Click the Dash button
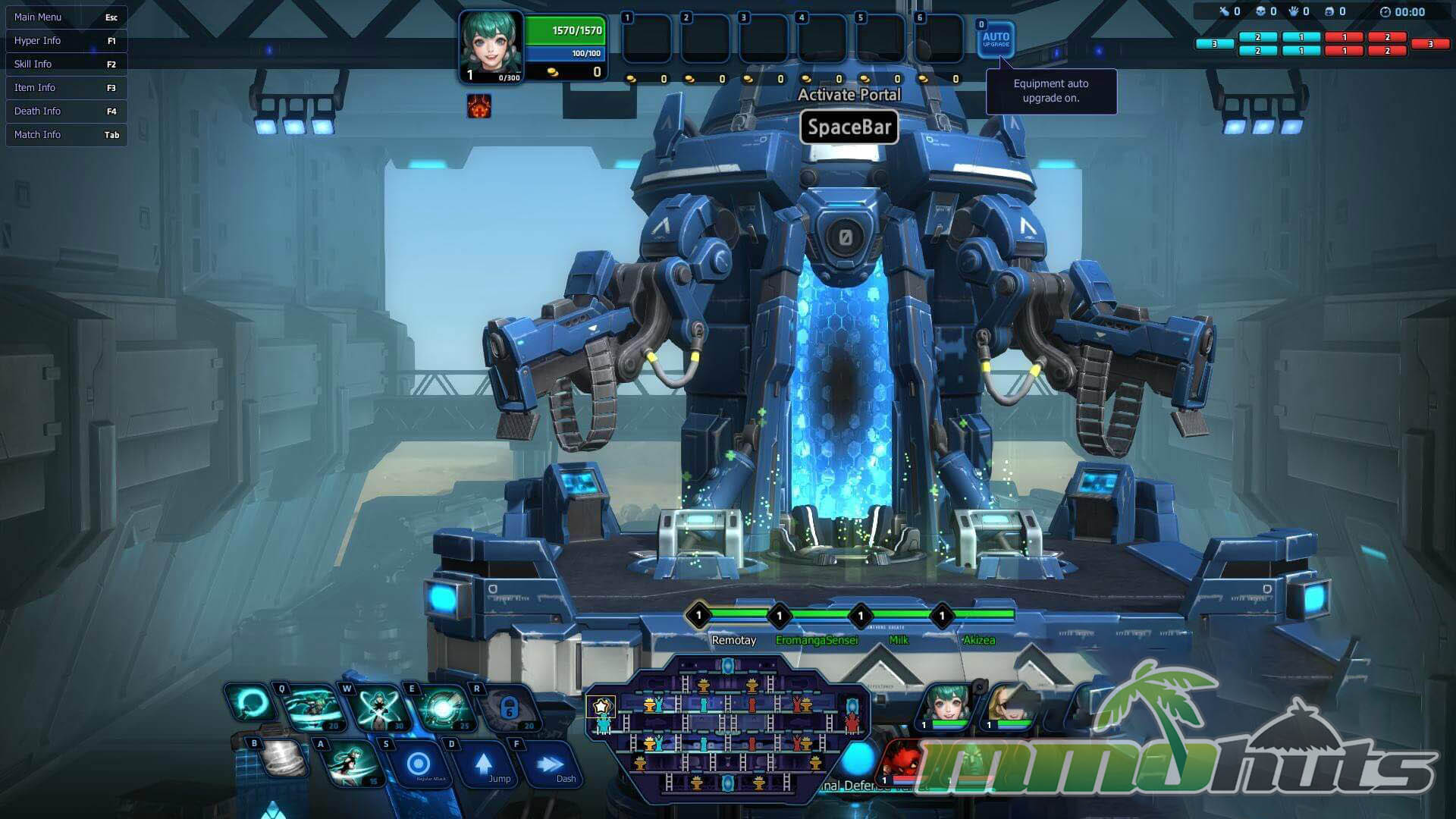The width and height of the screenshot is (1456, 819). coord(551,764)
